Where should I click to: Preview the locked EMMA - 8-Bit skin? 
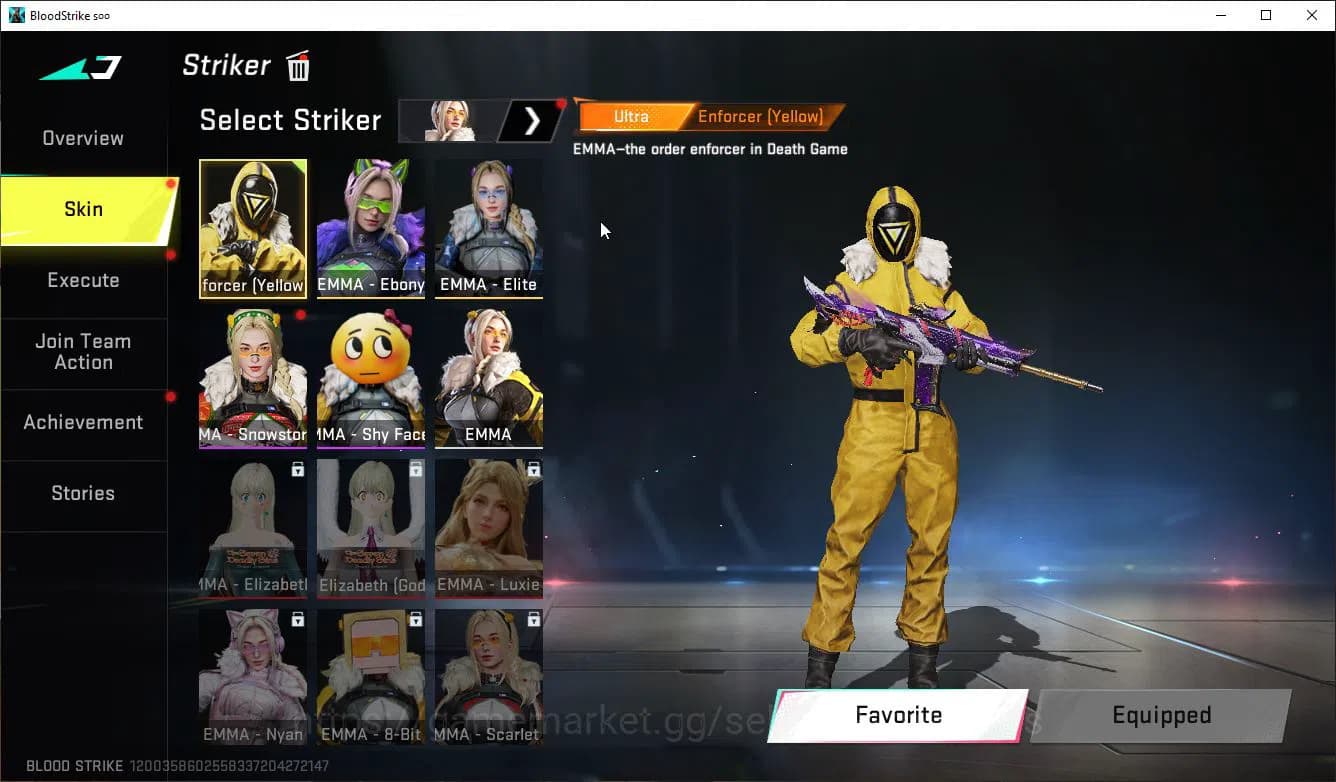[371, 678]
